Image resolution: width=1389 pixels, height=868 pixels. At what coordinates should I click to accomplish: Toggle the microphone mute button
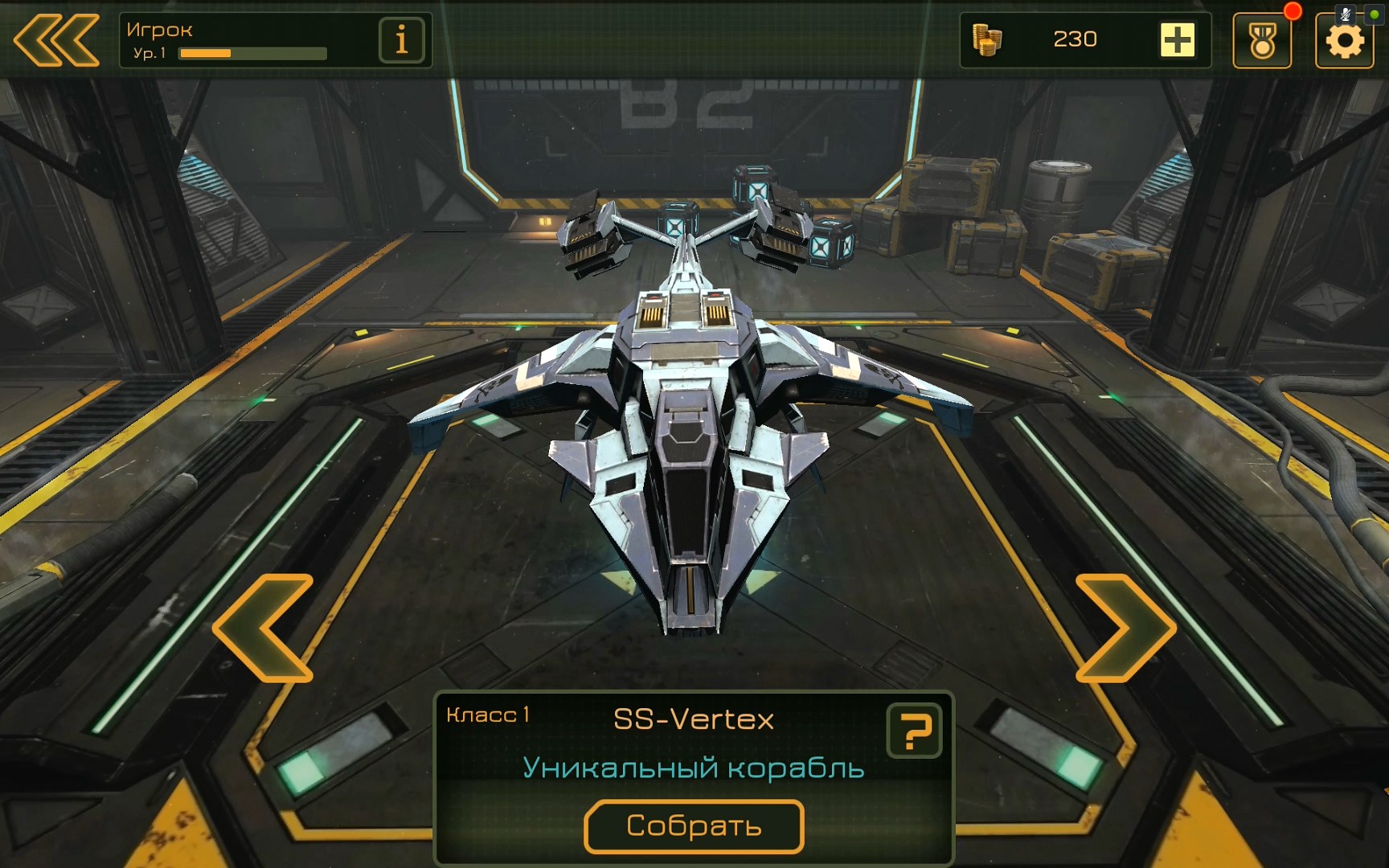coord(1344,13)
